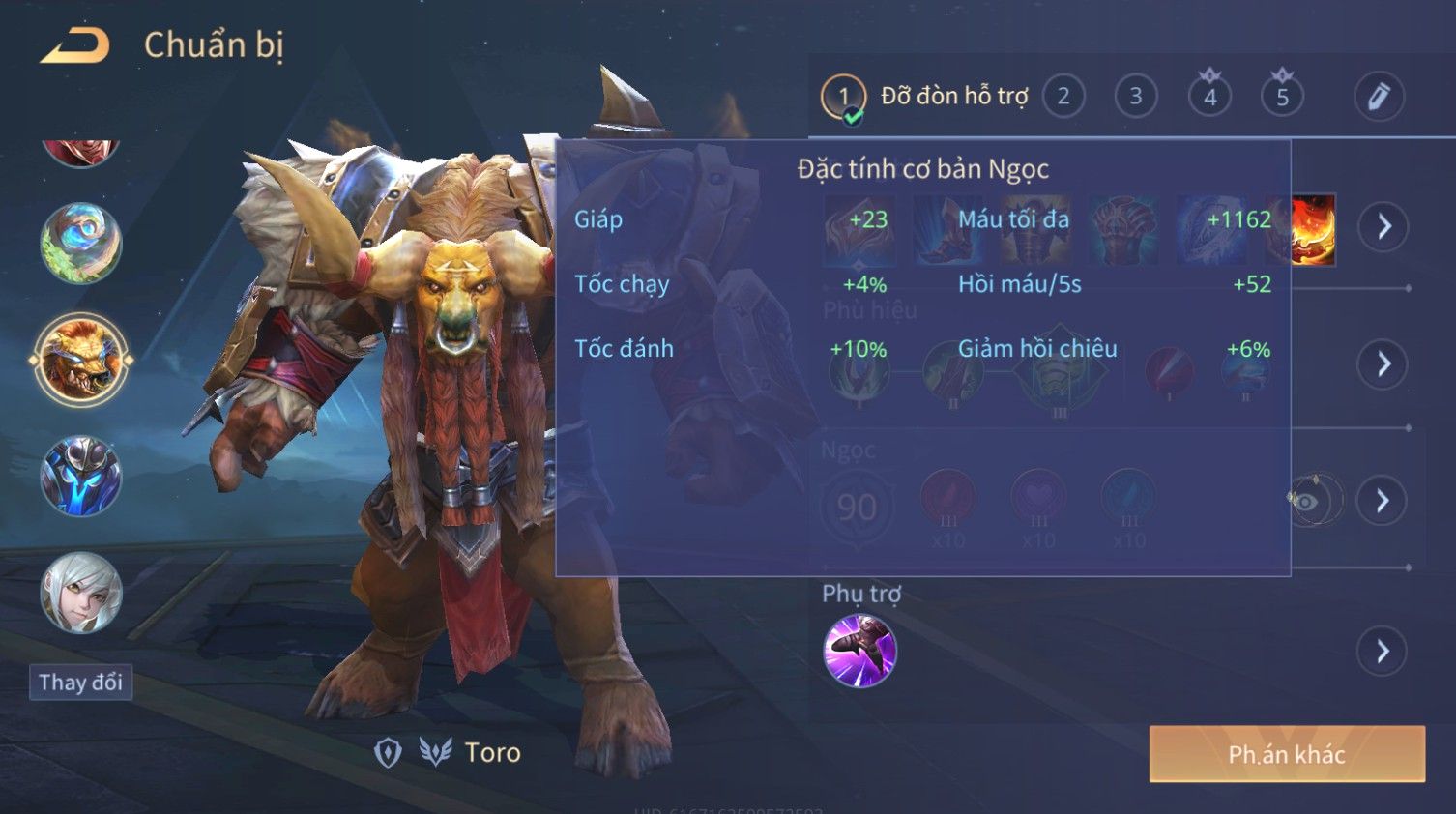1456x814 pixels.
Task: Choose the white-haired girl hero portrait
Action: click(81, 593)
